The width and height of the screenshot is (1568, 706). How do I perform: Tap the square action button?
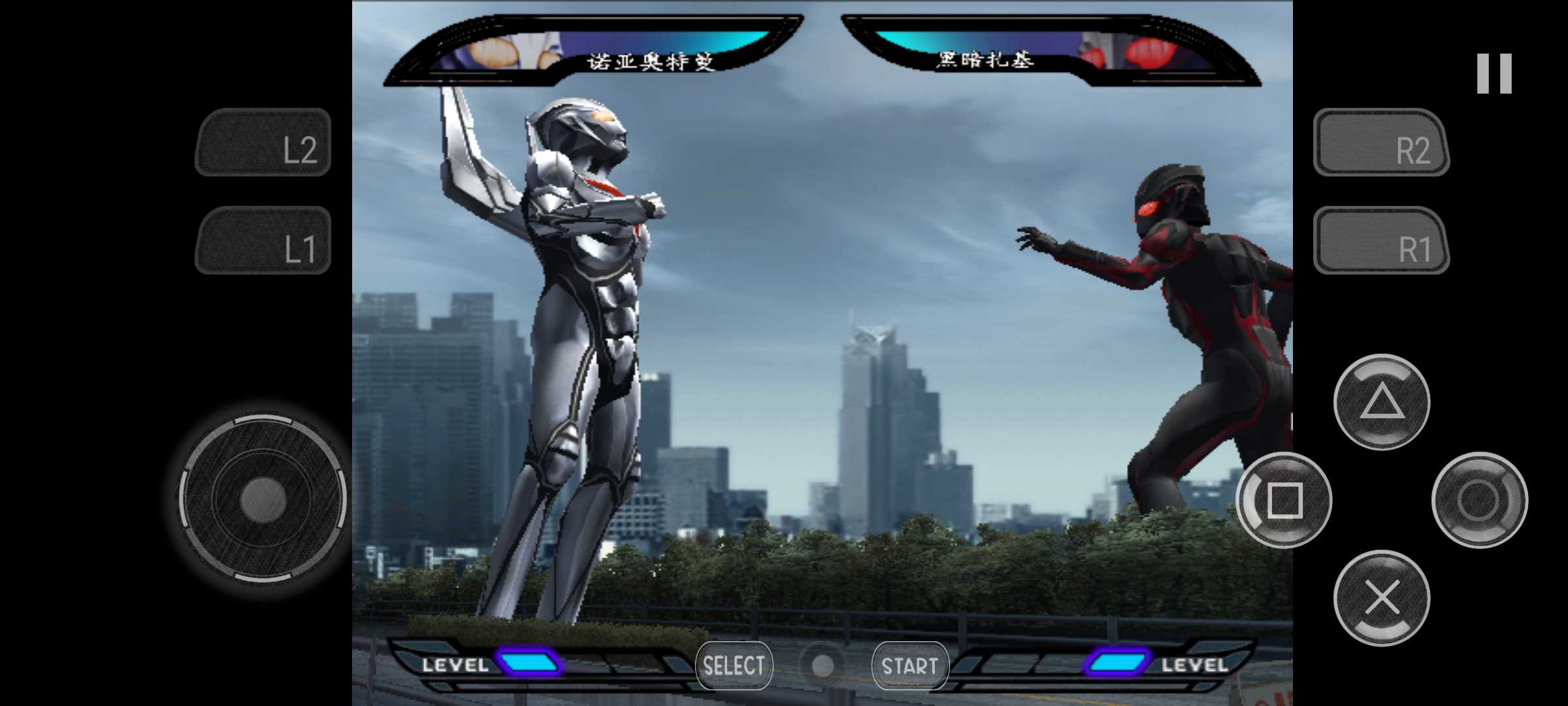click(1284, 500)
